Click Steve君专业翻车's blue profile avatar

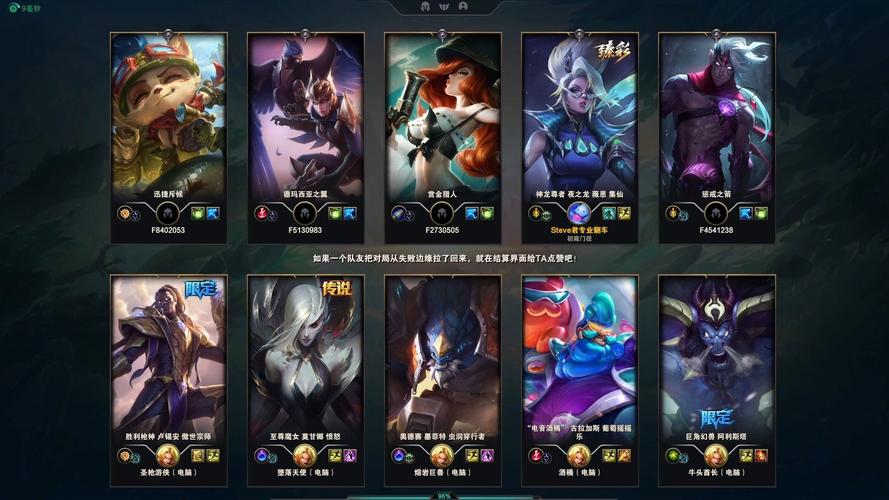[x=579, y=213]
